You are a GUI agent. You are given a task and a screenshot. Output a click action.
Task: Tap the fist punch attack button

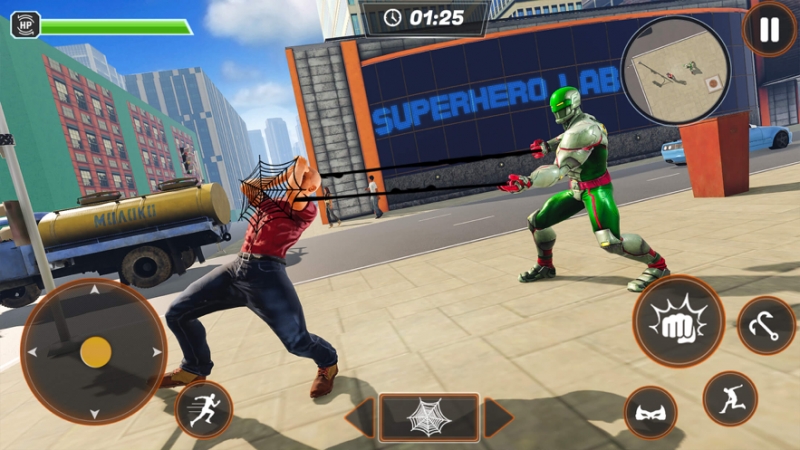(x=678, y=321)
